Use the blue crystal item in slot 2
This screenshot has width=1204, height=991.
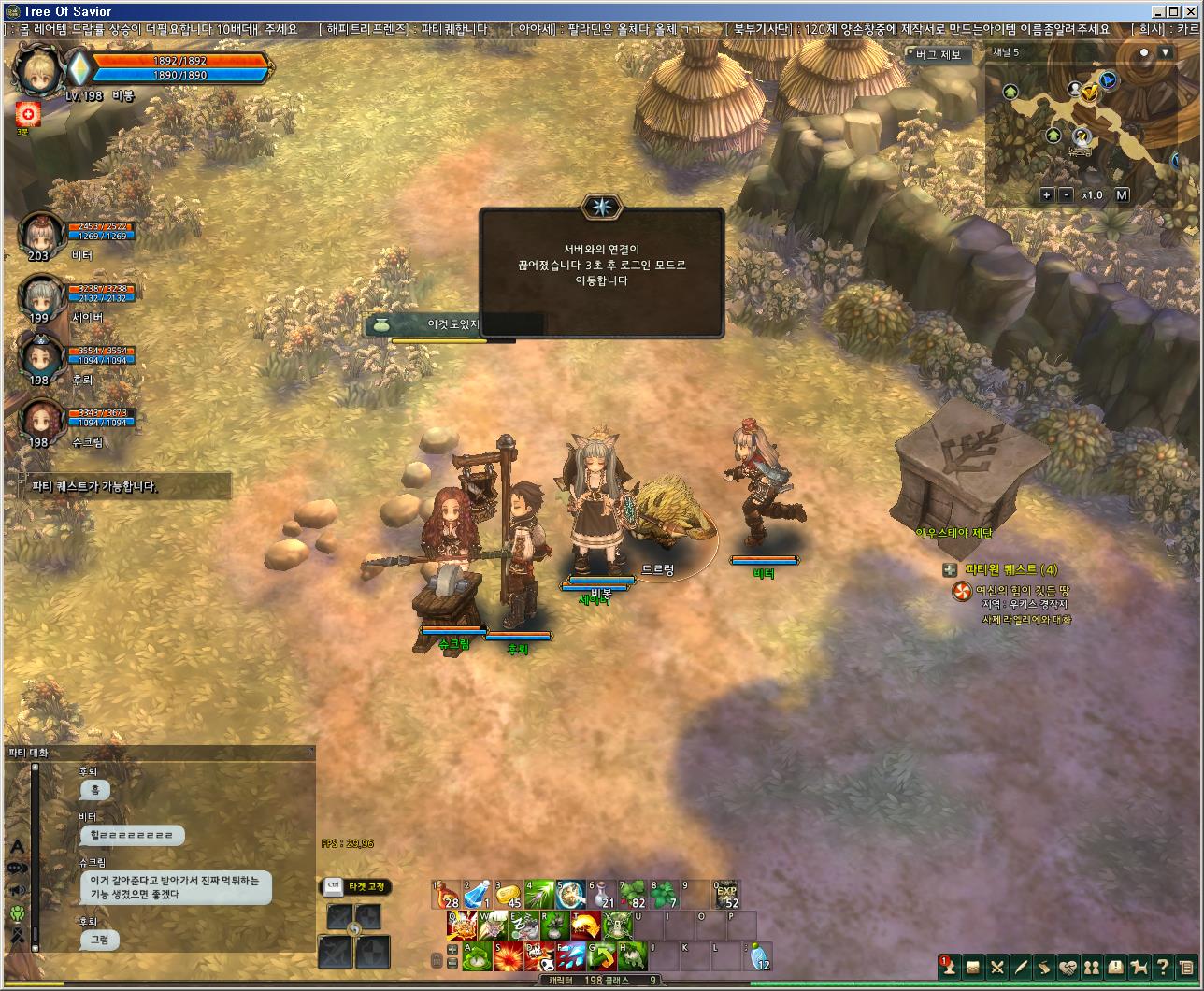[x=478, y=896]
